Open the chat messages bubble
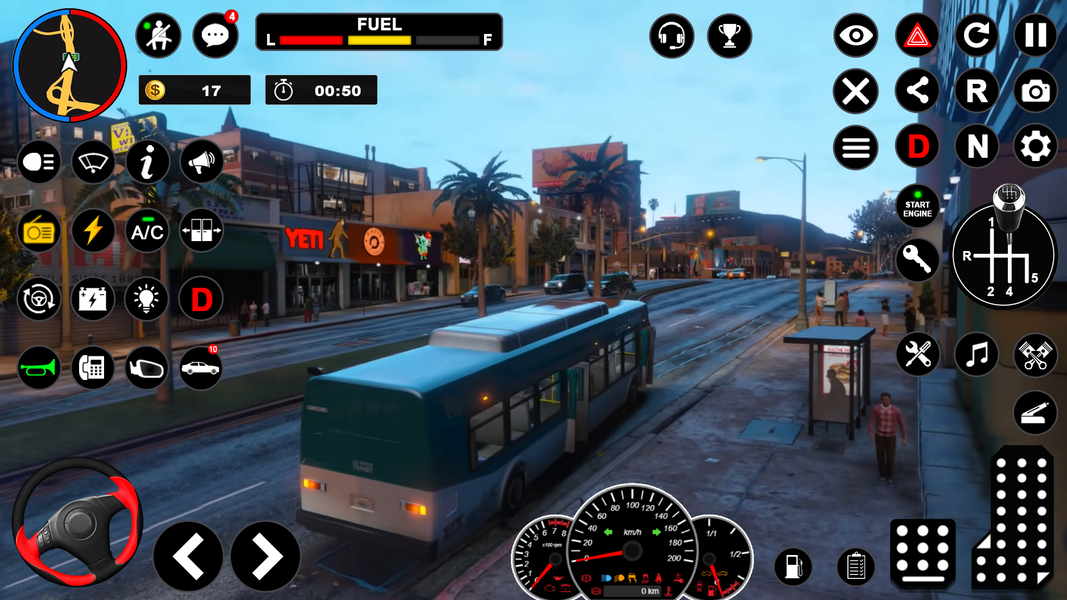This screenshot has height=600, width=1067. point(215,36)
